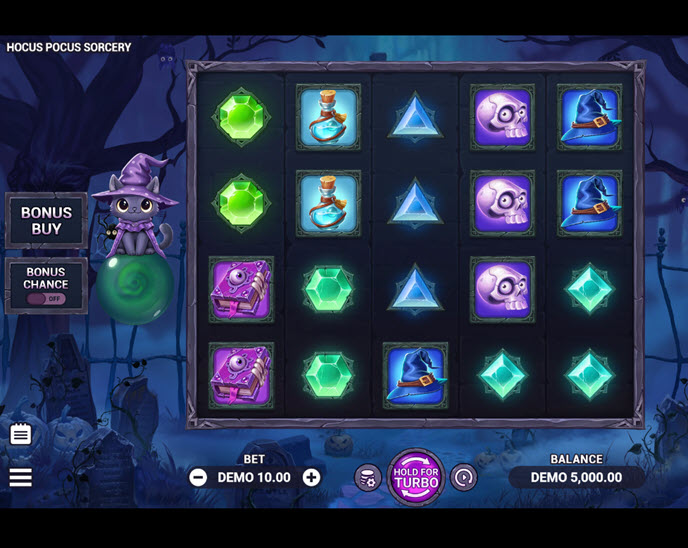This screenshot has height=548, width=688.
Task: Open the autoplay options
Action: click(x=463, y=478)
